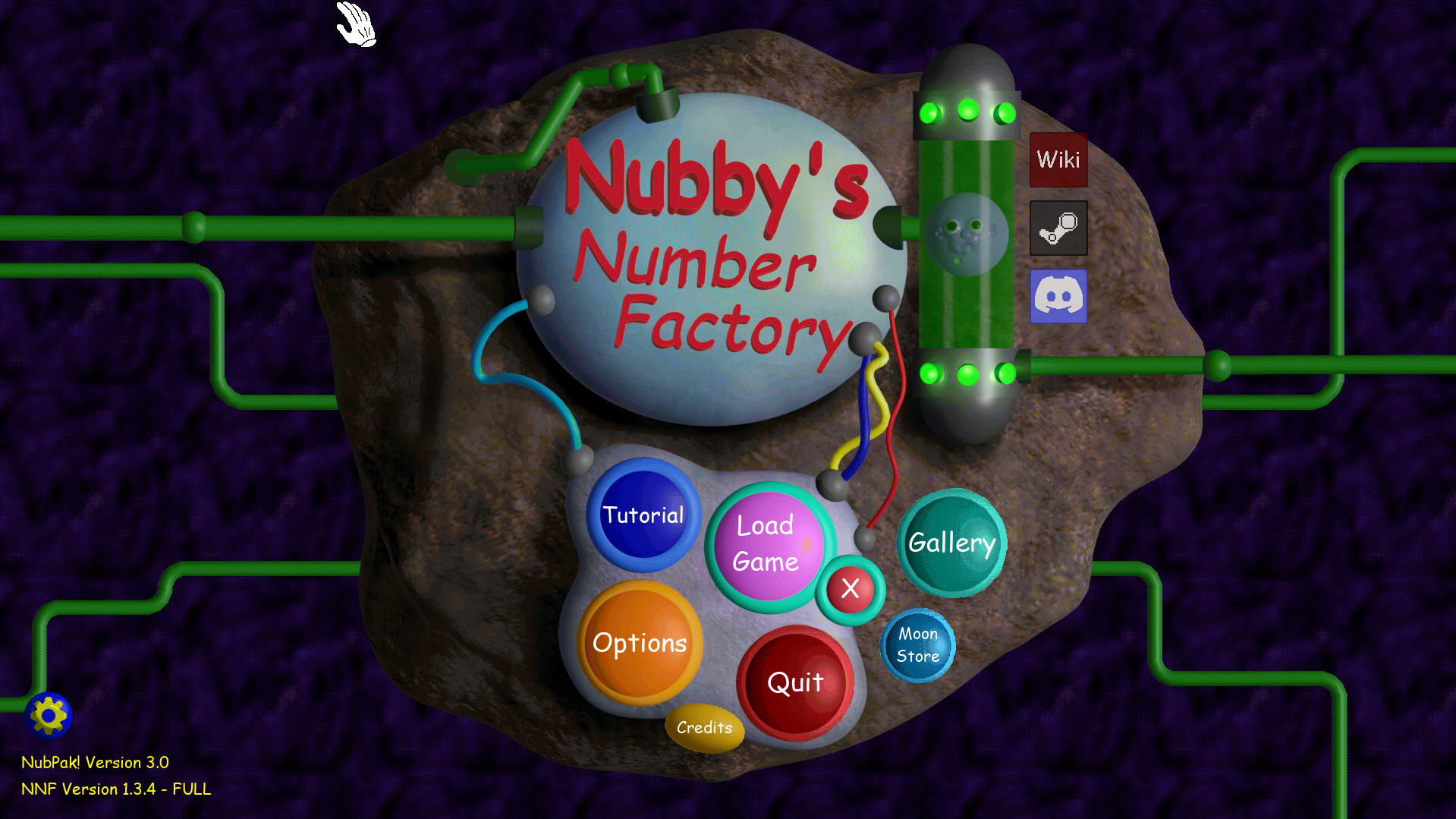Click the NNF Version 1.3.4 text
The image size is (1456, 819).
pyautogui.click(x=115, y=789)
